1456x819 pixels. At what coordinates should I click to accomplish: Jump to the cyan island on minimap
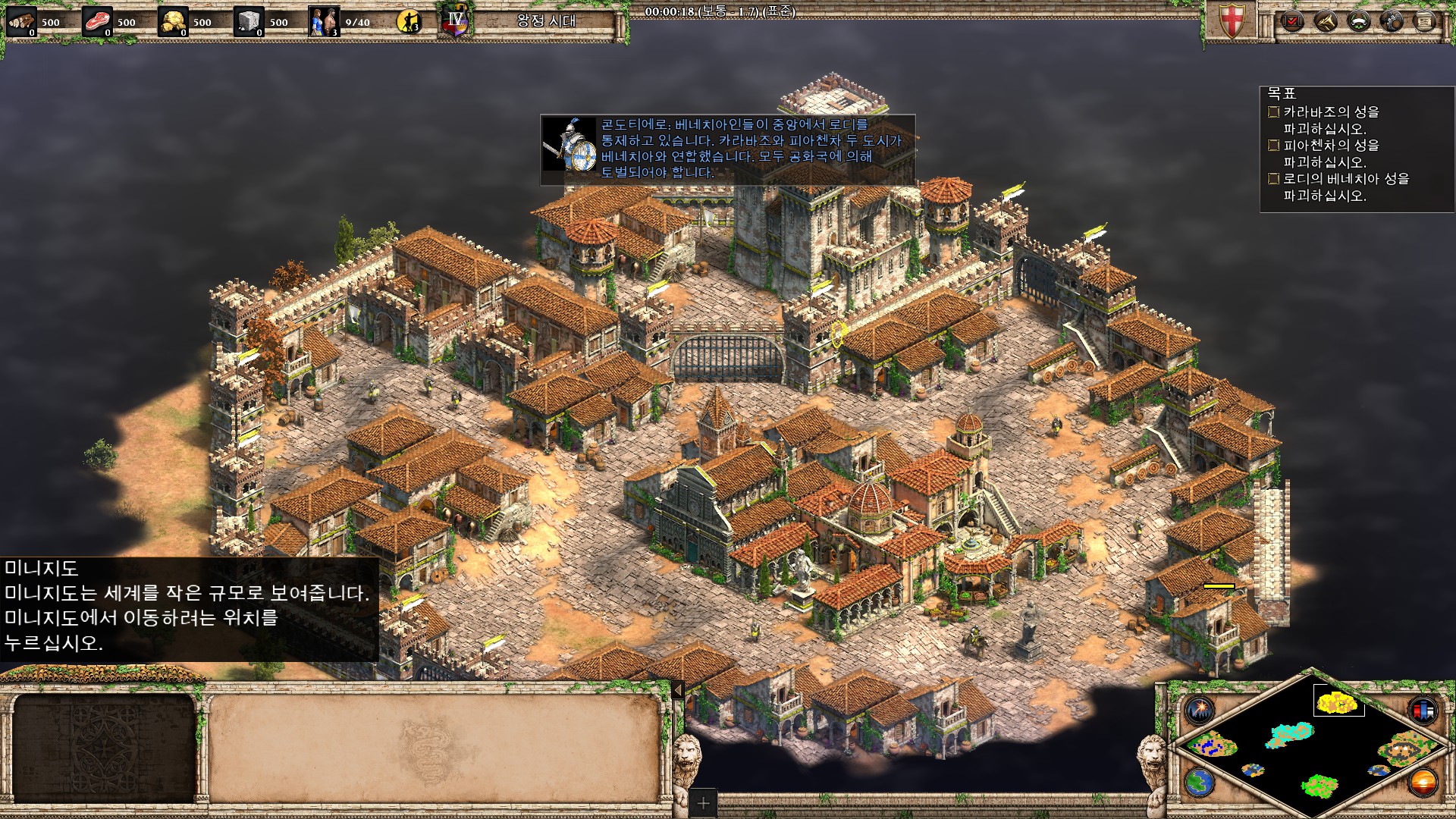1290,734
